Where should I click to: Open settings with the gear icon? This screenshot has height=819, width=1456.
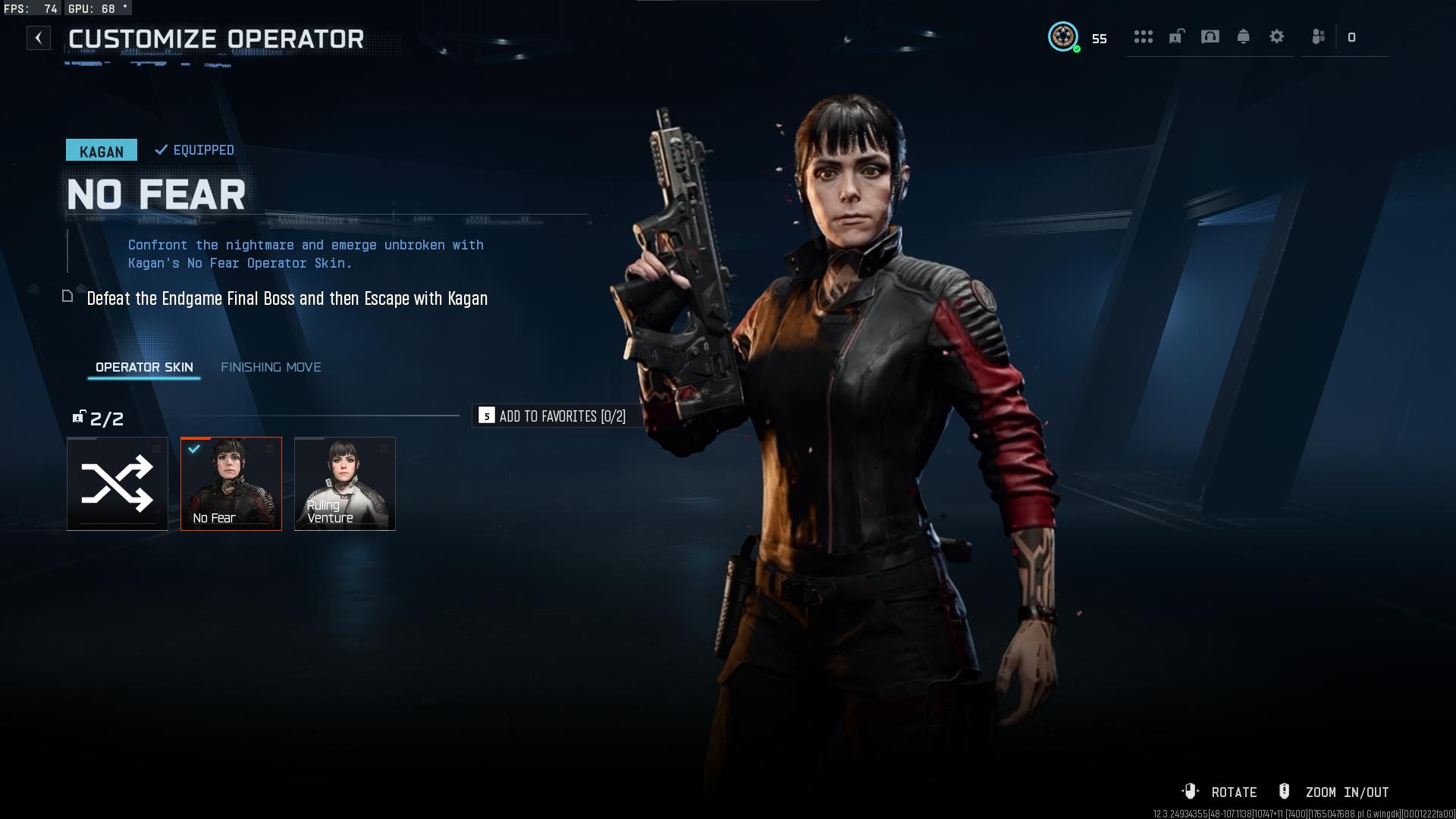click(1277, 36)
